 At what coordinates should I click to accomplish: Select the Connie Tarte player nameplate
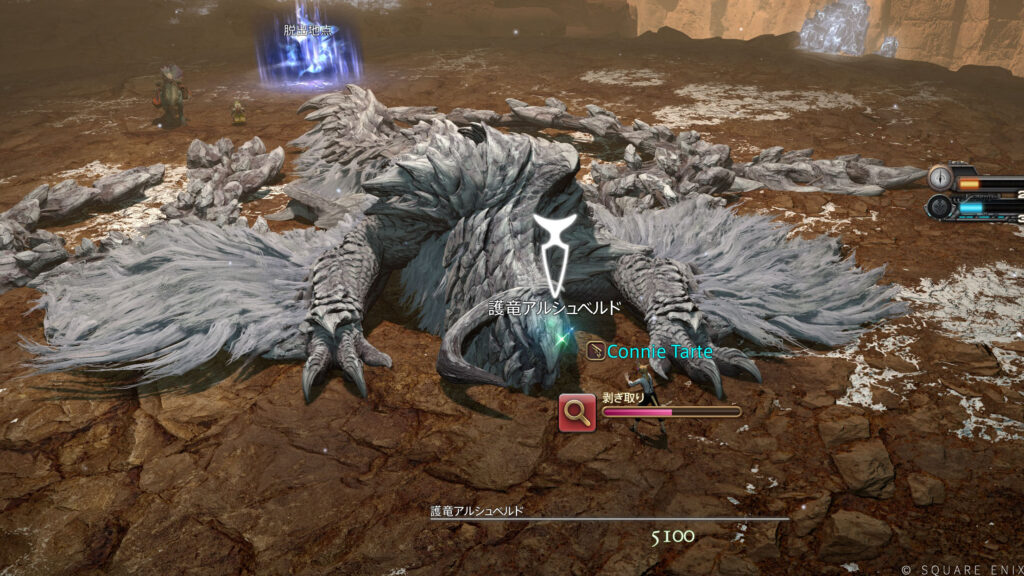pos(647,352)
